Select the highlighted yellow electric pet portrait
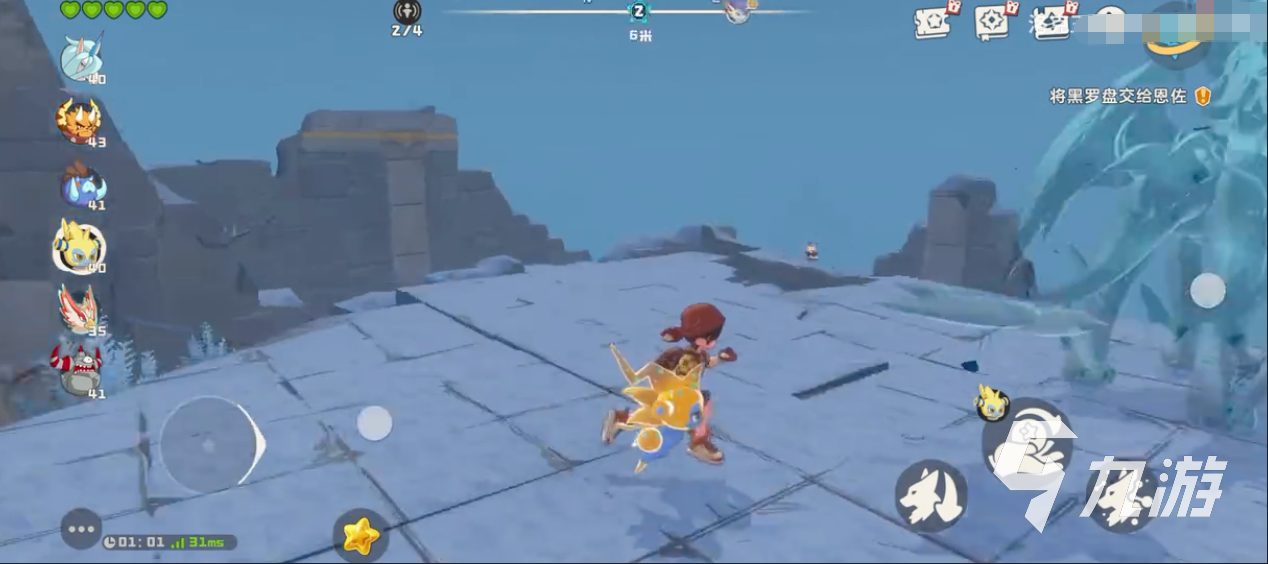Viewport: 1268px width, 564px height. point(80,246)
